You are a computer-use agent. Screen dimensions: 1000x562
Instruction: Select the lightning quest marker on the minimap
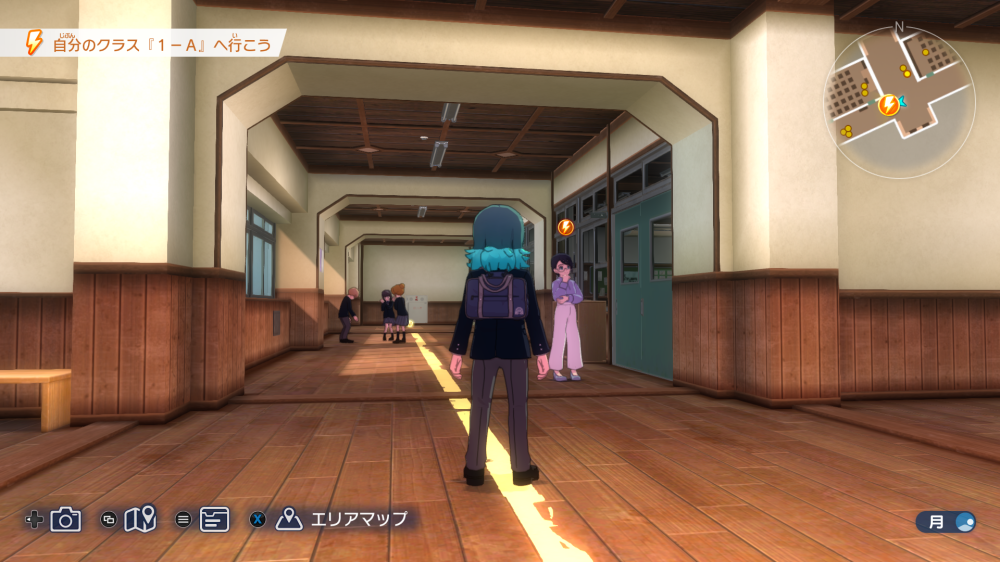(x=887, y=104)
